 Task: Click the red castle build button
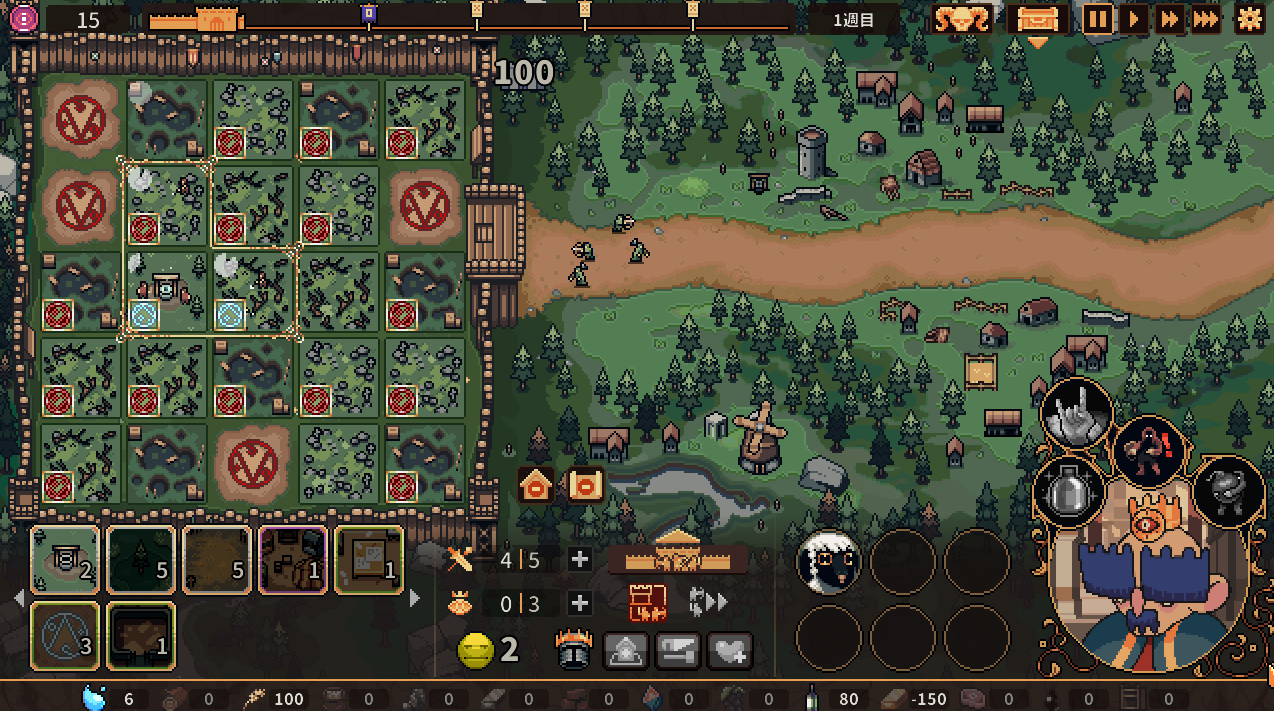(x=647, y=603)
